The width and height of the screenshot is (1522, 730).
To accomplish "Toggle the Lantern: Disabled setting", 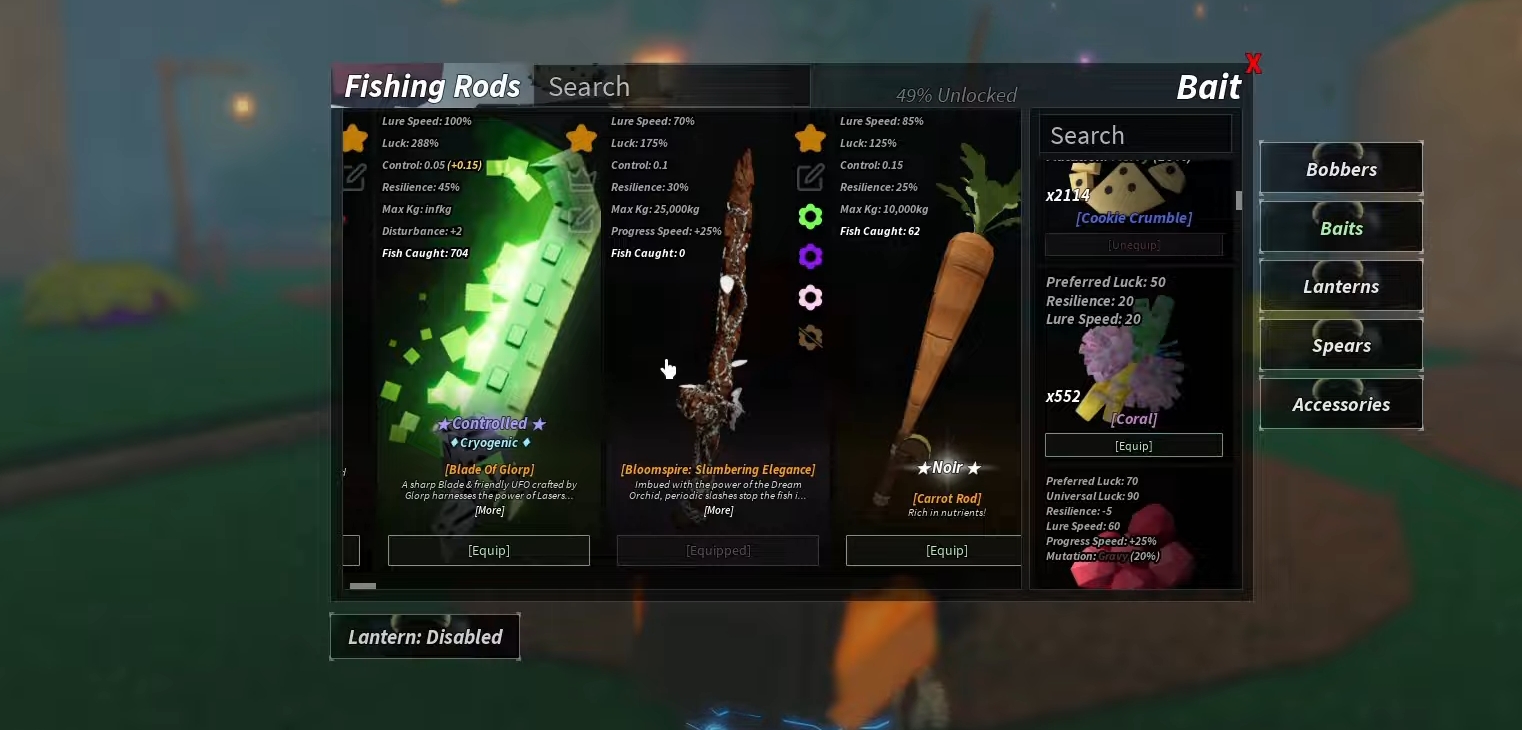I will click(x=424, y=636).
